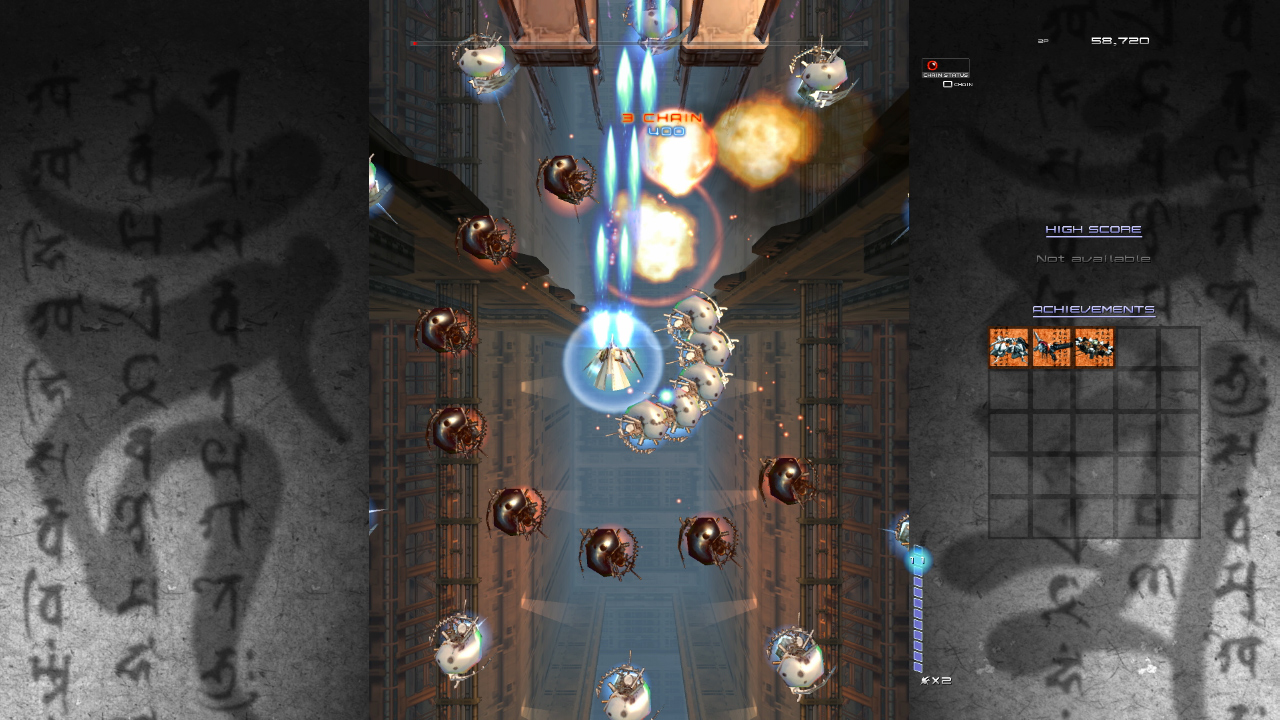Open the third achievement icon in the row
This screenshot has width=1280, height=720.
1093,348
